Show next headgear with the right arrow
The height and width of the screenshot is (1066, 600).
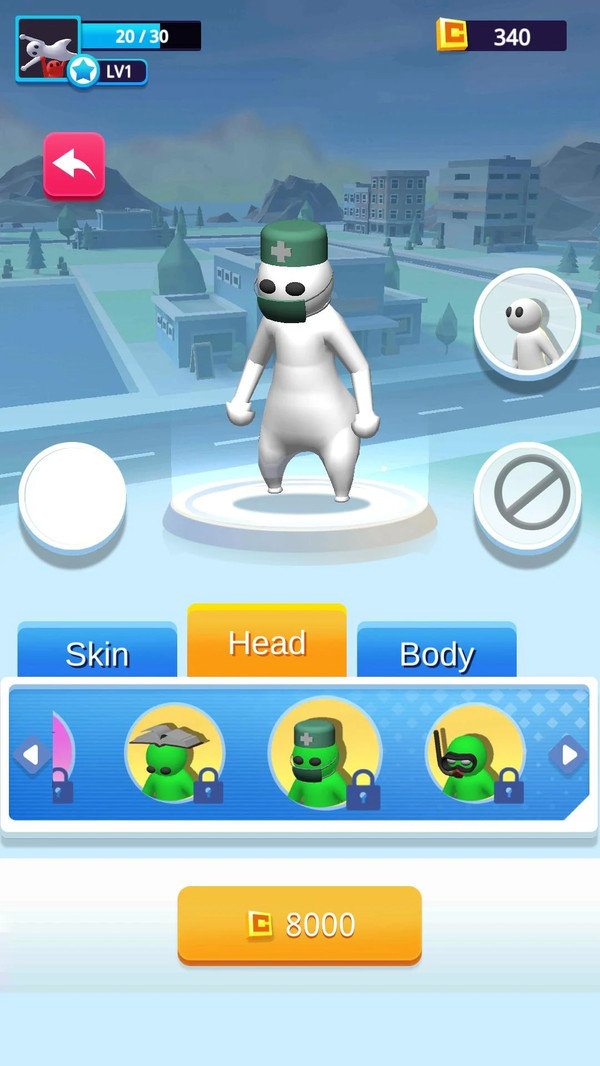pos(569,755)
